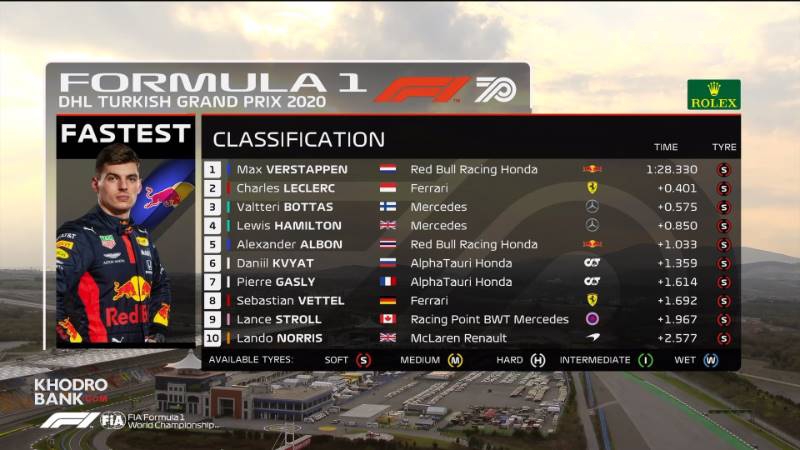Select Max Verstappen's classification row

click(x=290, y=169)
